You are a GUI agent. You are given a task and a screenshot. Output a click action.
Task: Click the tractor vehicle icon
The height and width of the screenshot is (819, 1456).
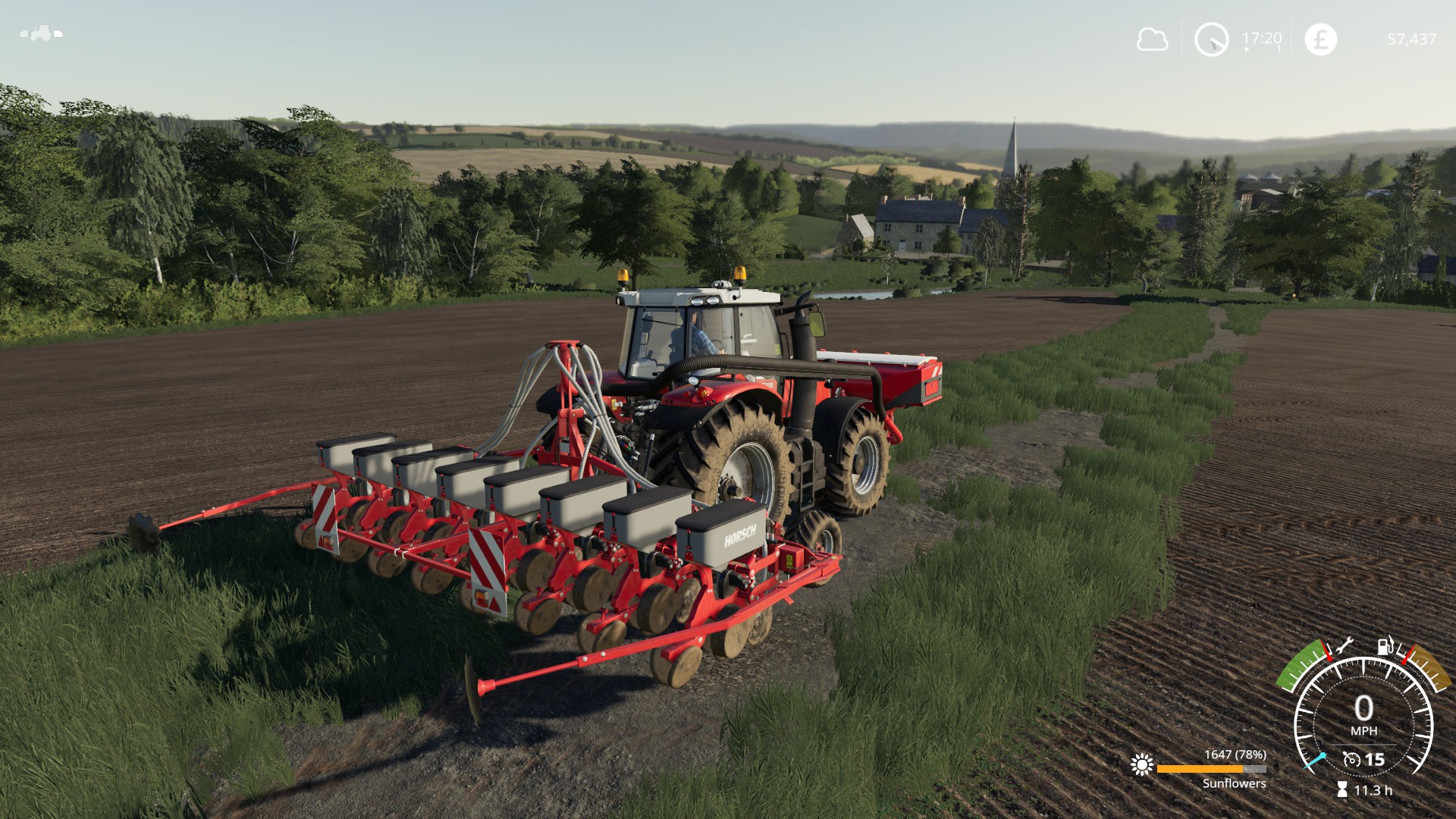41,33
